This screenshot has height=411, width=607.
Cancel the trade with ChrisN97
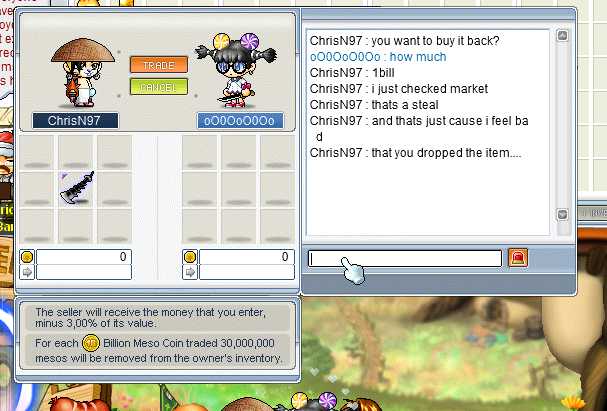tap(158, 86)
